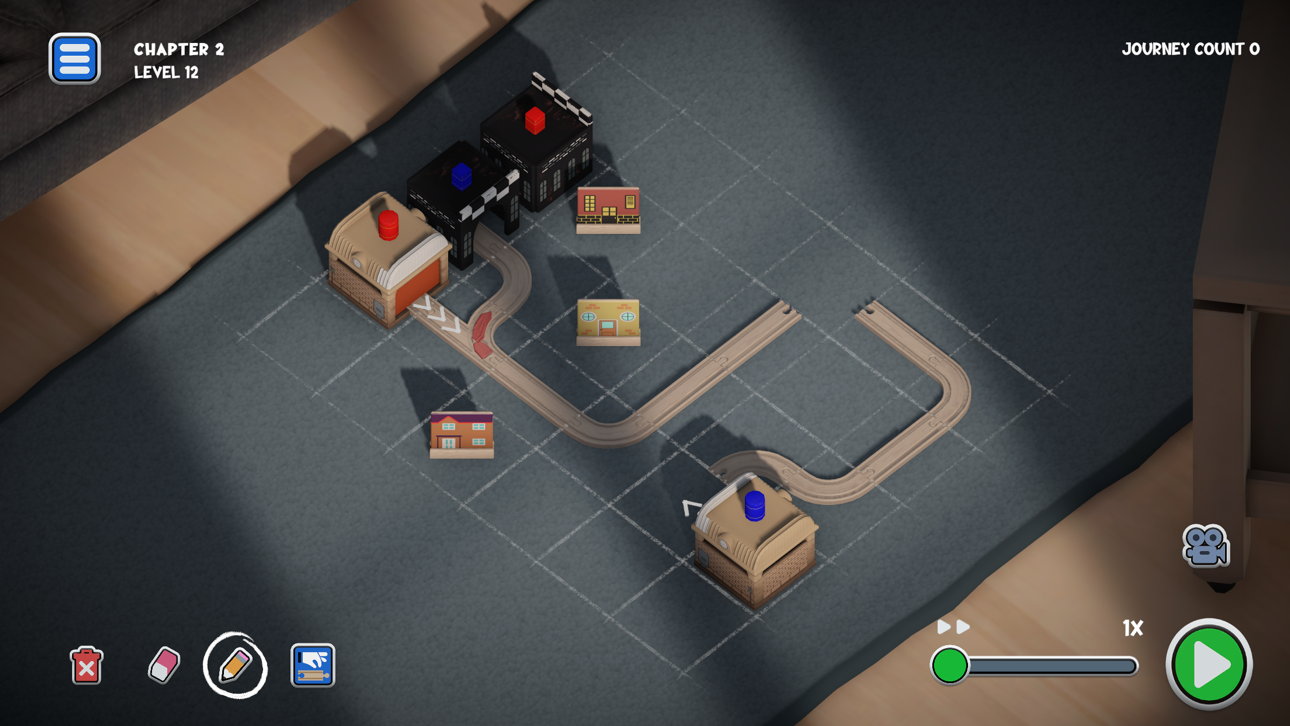Image resolution: width=1290 pixels, height=726 pixels.
Task: Click the Journey Count display
Action: [1190, 48]
